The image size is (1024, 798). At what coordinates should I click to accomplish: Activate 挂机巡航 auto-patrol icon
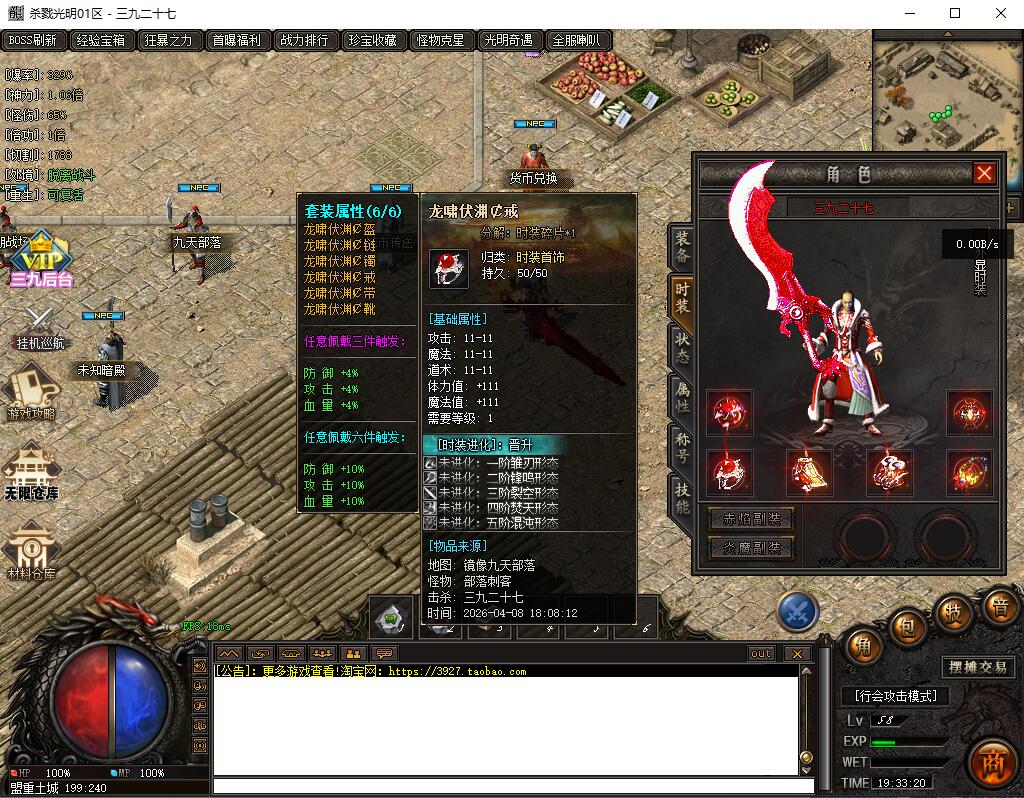pyautogui.click(x=39, y=327)
